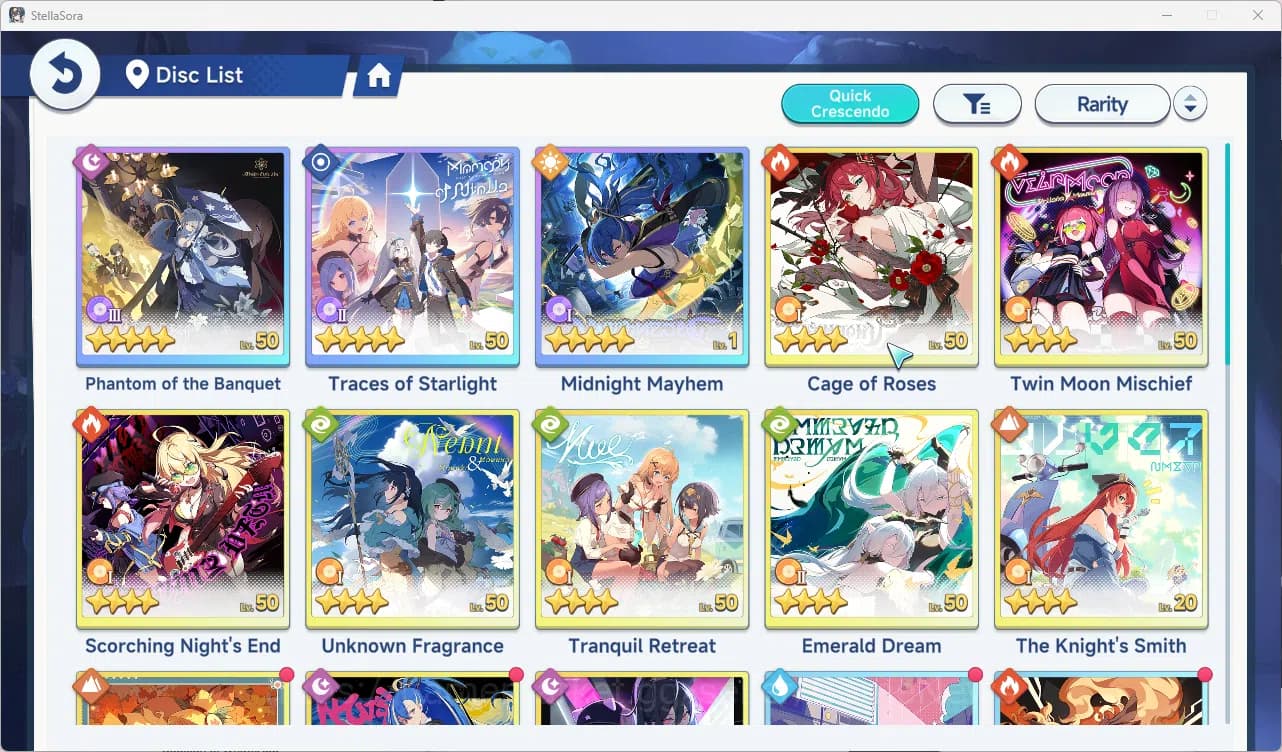Click the blue orb element icon on Traces of Starlight

pyautogui.click(x=321, y=161)
